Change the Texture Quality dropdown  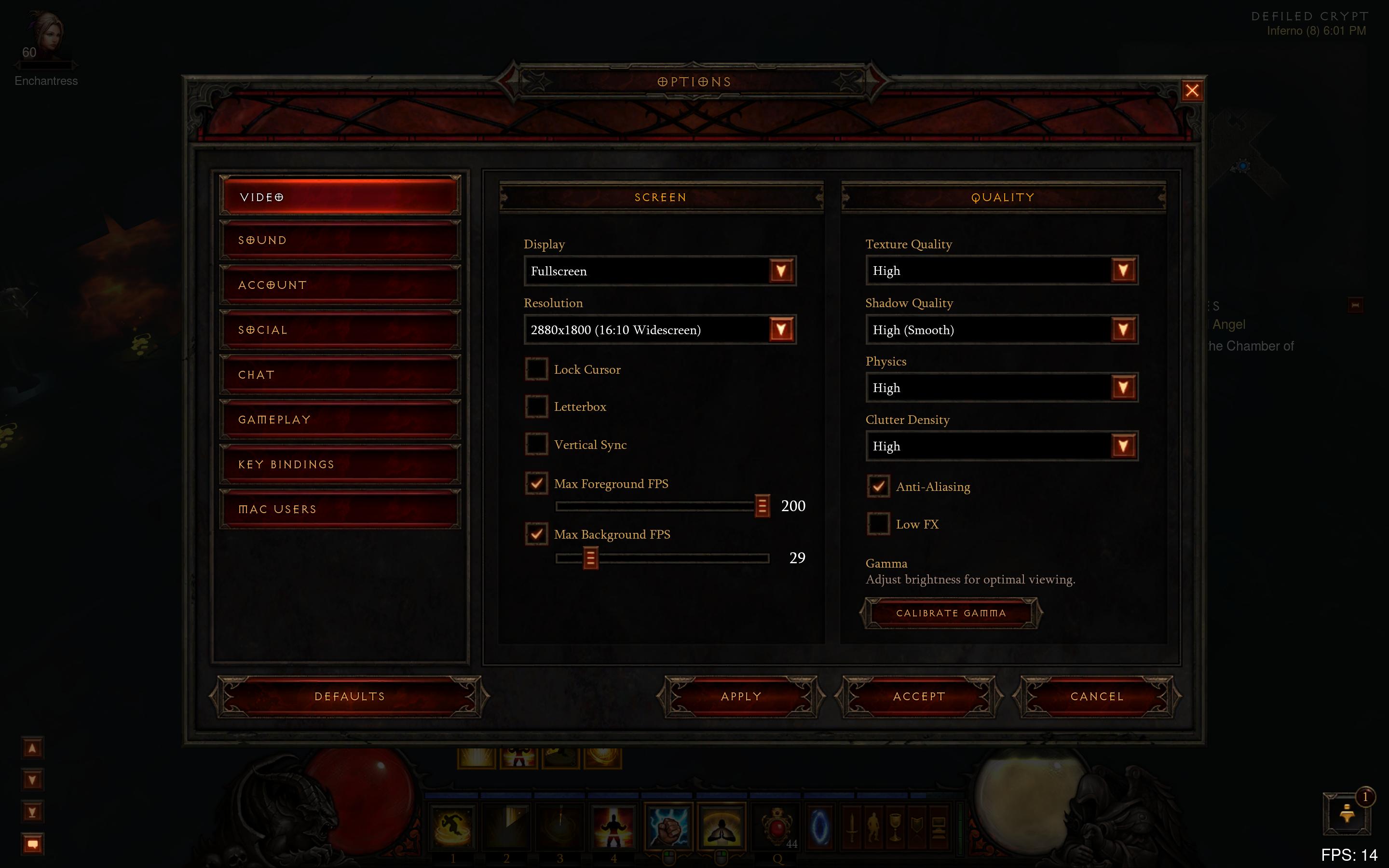(x=1123, y=271)
